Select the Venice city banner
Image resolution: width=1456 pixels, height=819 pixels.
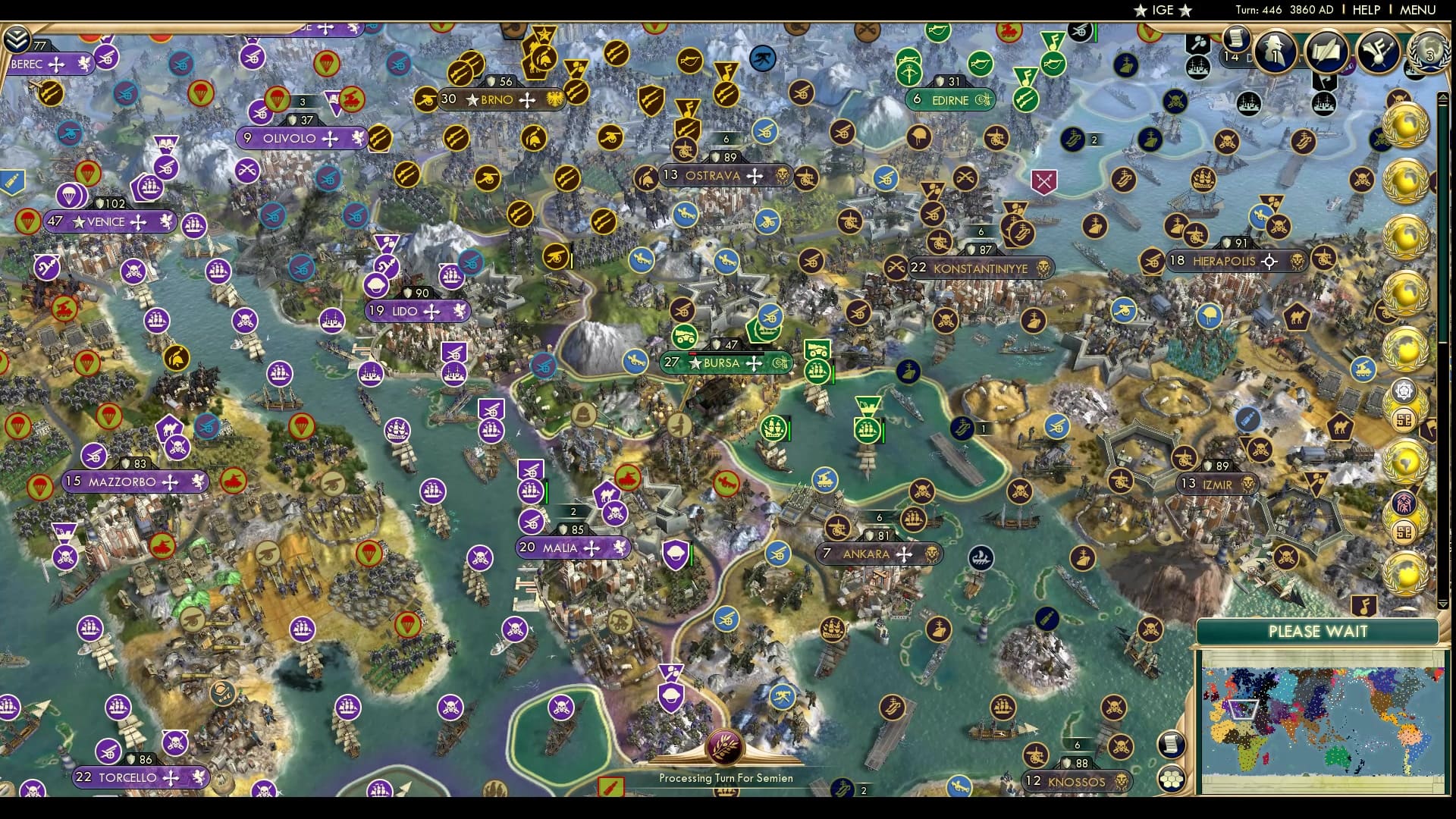106,222
